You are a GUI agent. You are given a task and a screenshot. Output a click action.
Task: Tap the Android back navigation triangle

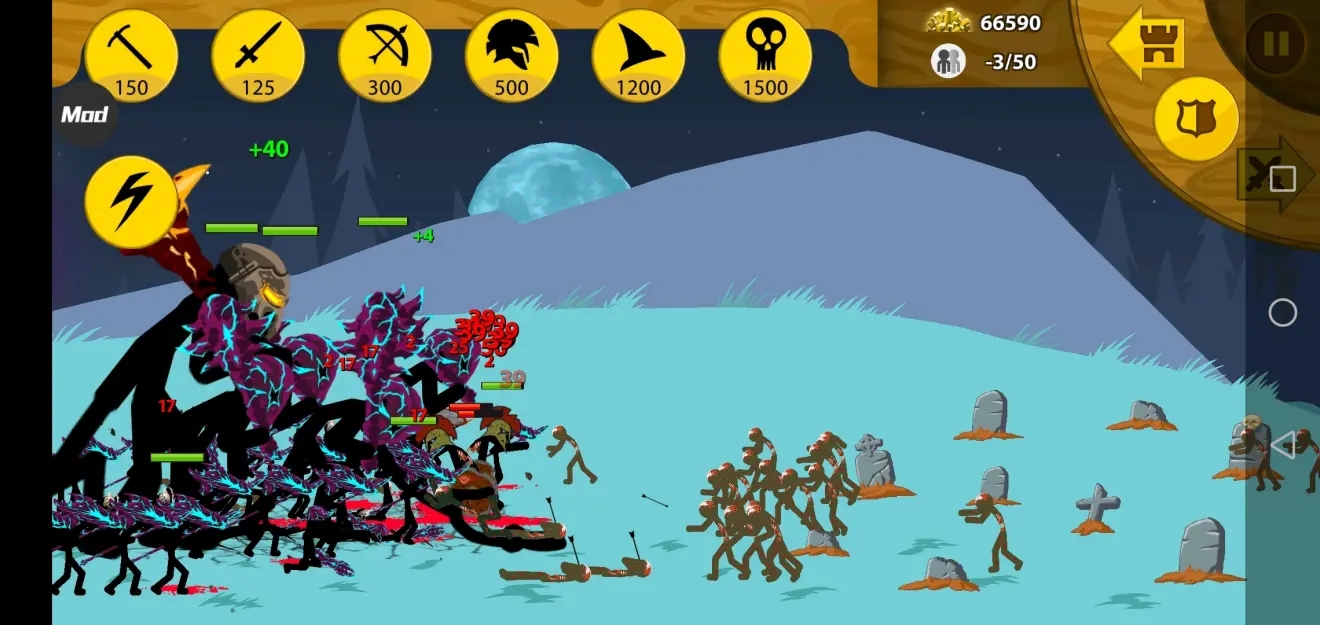(1282, 446)
